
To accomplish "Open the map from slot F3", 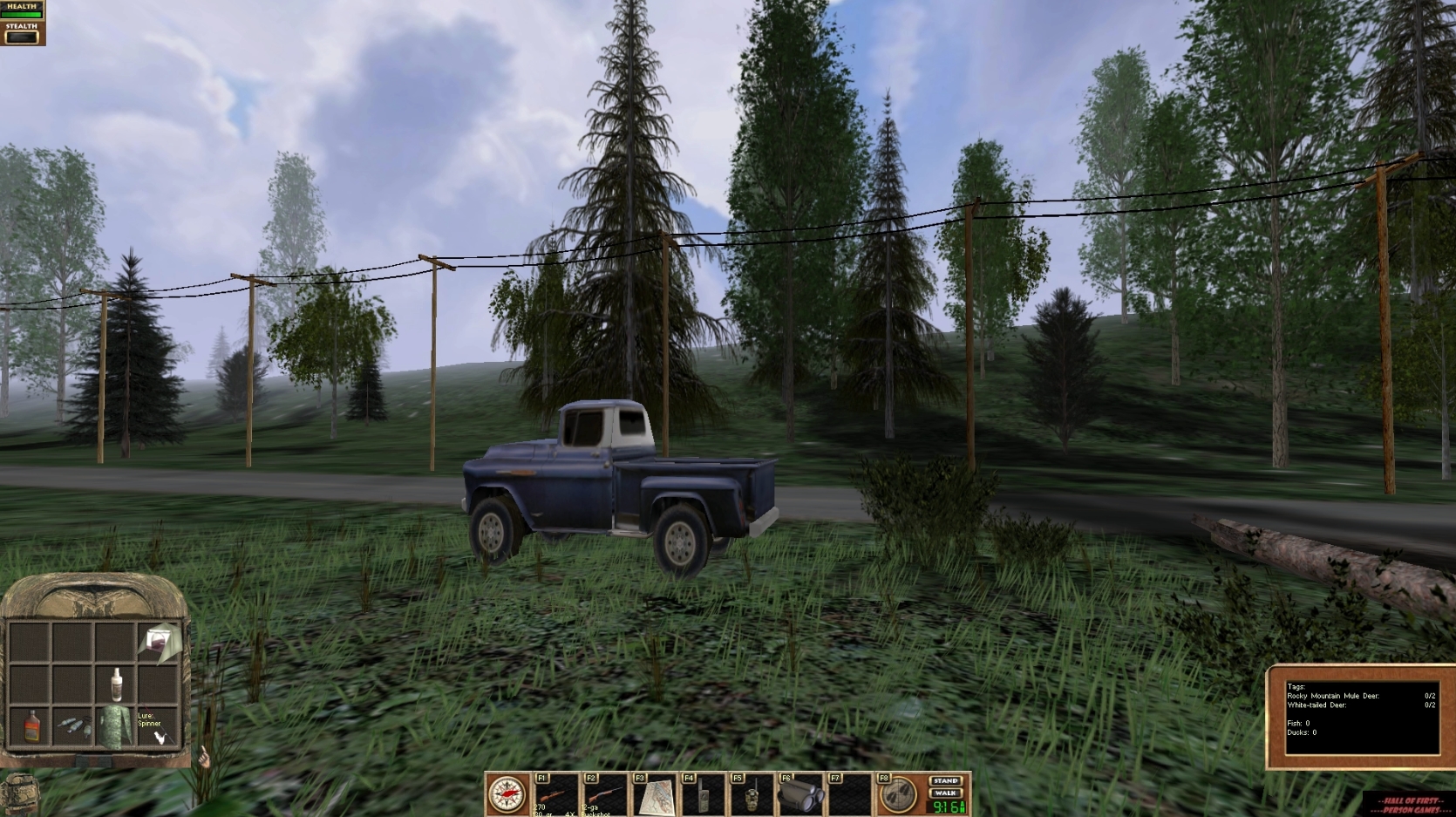I will (x=655, y=794).
